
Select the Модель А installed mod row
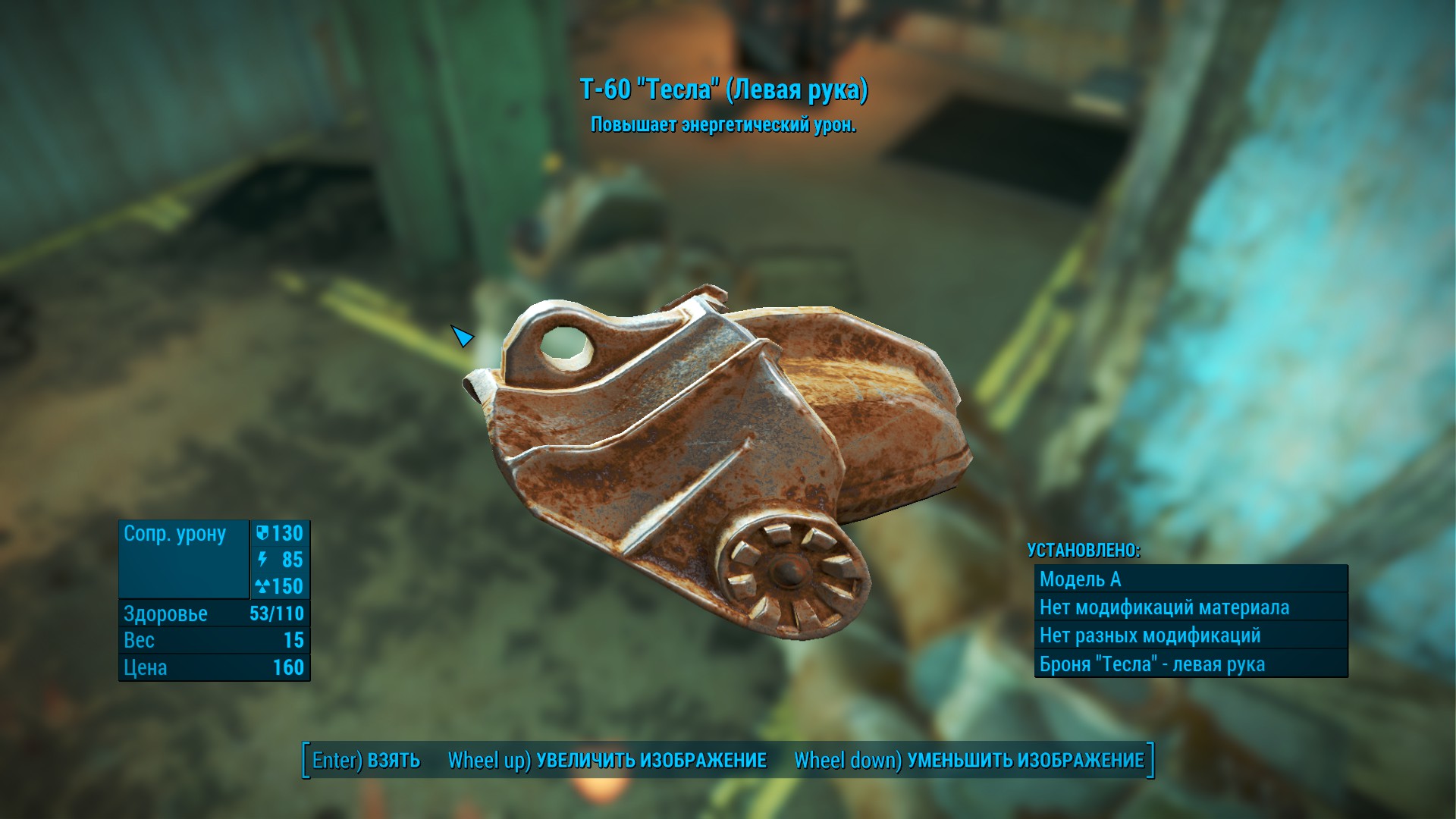pyautogui.click(x=1190, y=579)
